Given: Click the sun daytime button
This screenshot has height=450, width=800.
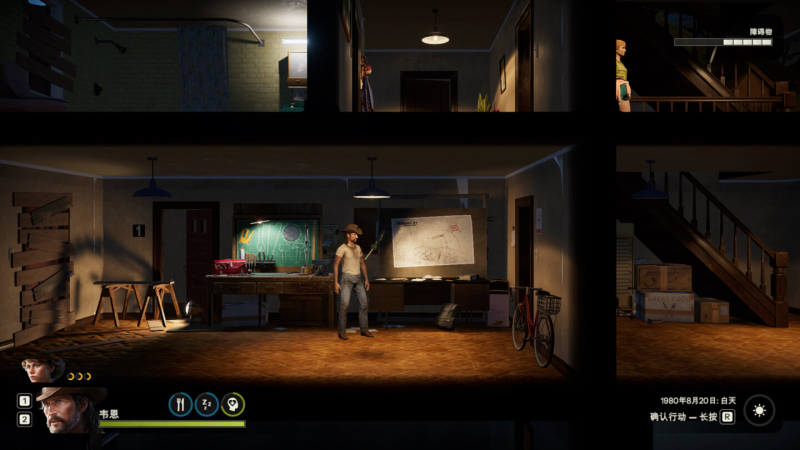Looking at the screenshot, I should pos(759,410).
